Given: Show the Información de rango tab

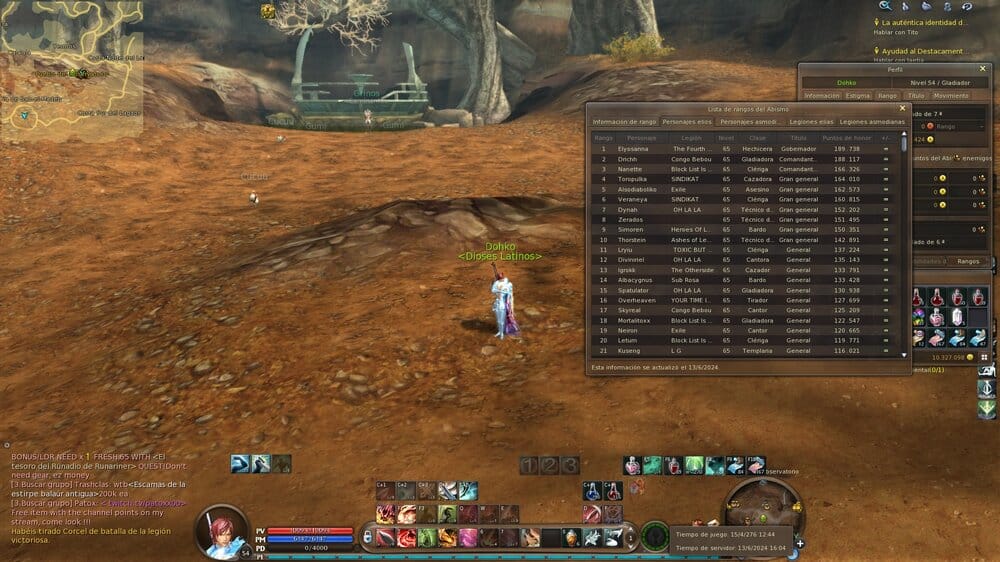Looking at the screenshot, I should coord(624,121).
